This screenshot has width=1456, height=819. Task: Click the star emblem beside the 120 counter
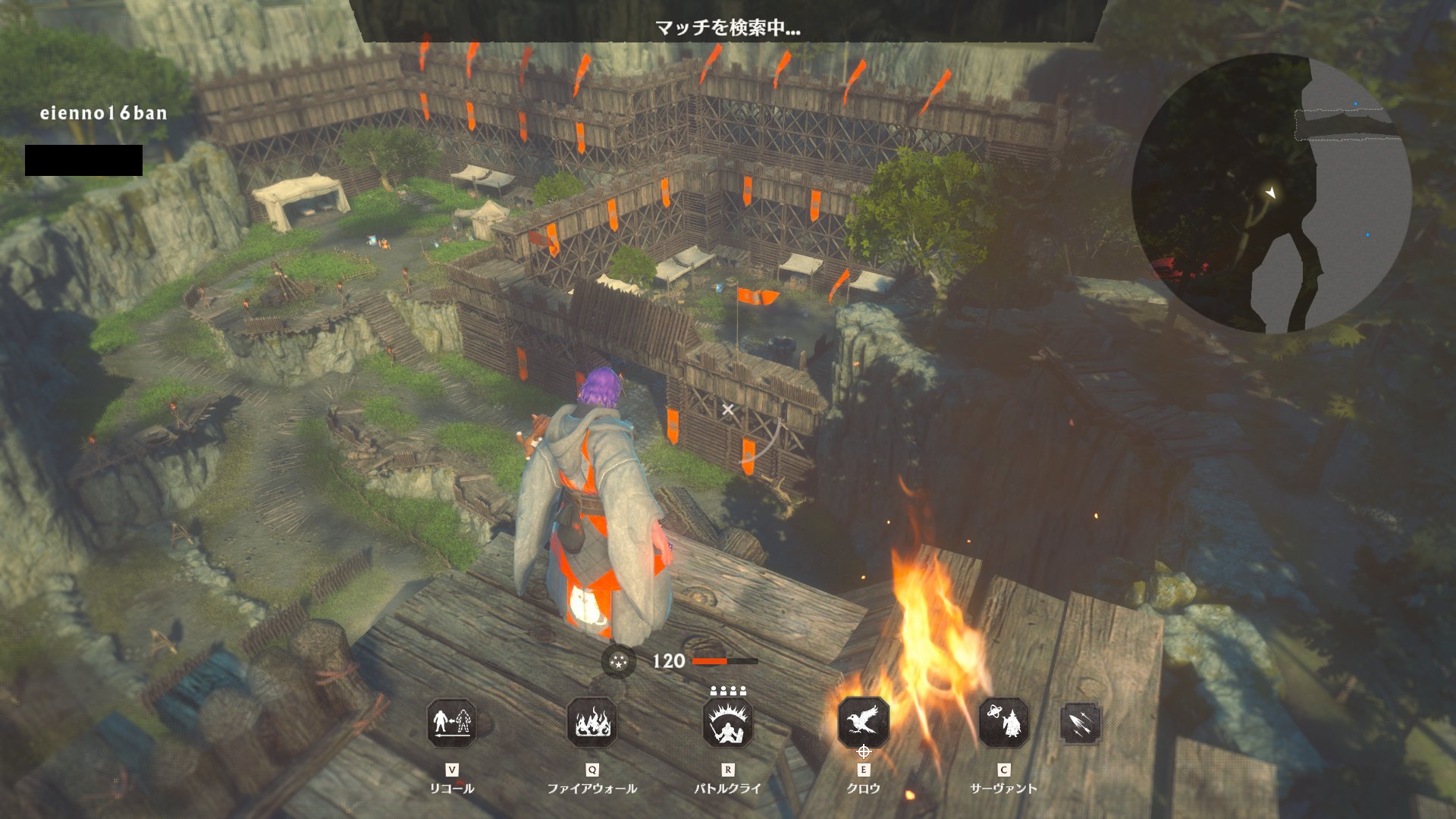pos(618,661)
